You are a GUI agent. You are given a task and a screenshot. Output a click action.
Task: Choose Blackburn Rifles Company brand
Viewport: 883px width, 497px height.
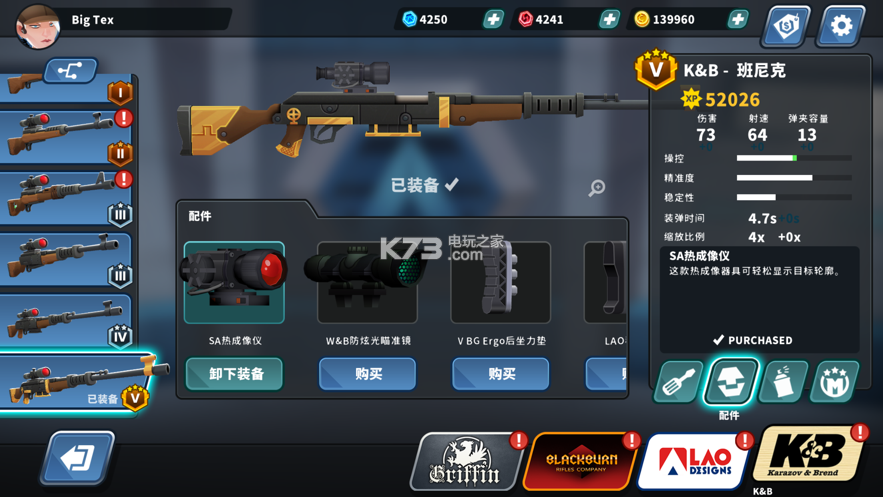point(581,463)
